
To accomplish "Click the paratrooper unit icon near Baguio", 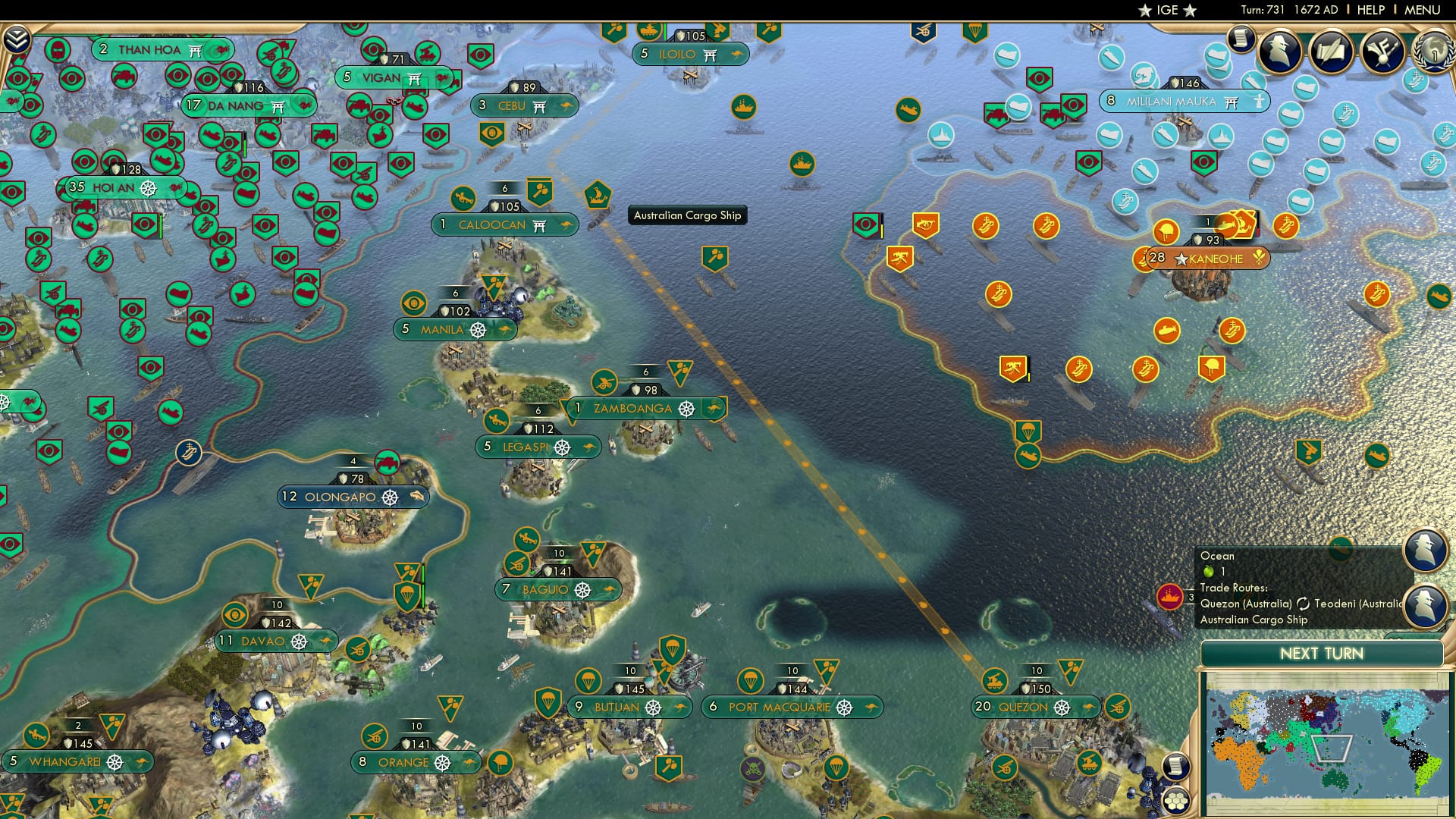I will (x=407, y=598).
